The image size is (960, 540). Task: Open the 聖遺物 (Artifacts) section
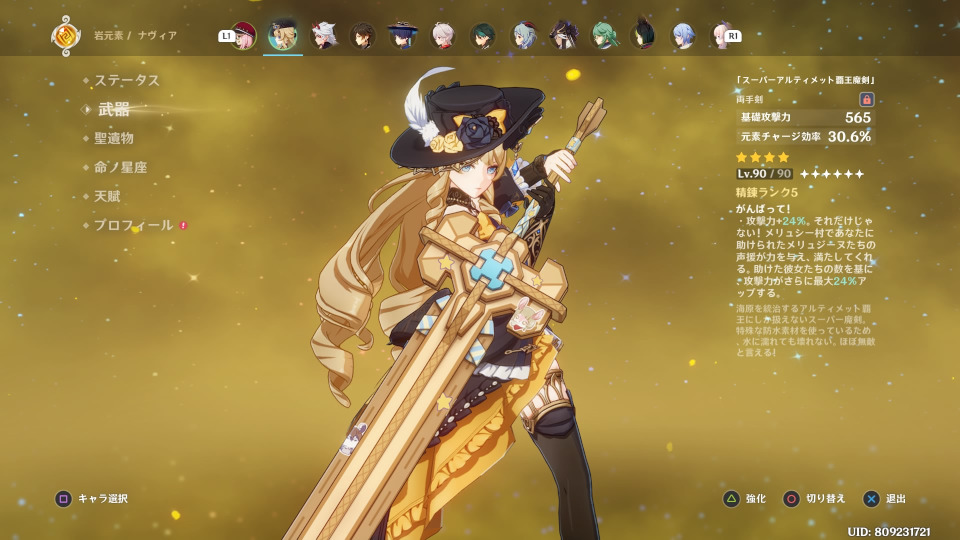coord(114,138)
